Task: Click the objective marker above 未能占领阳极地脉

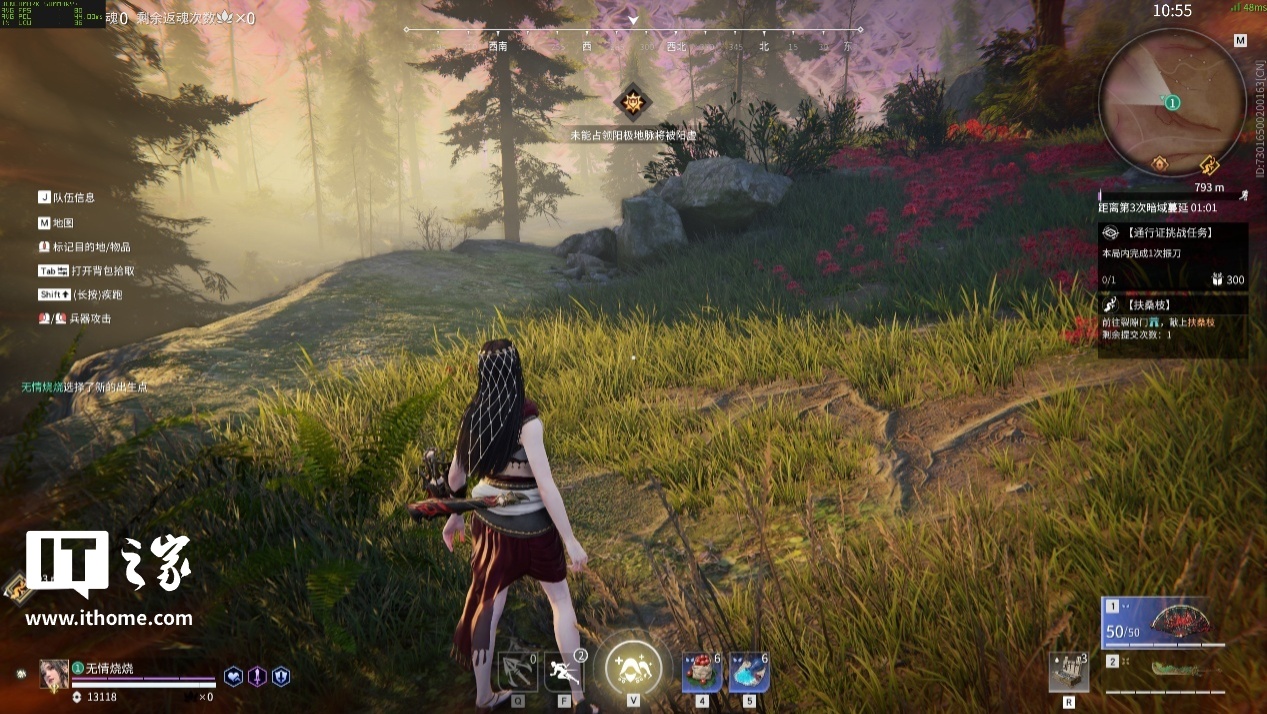Action: [x=632, y=102]
